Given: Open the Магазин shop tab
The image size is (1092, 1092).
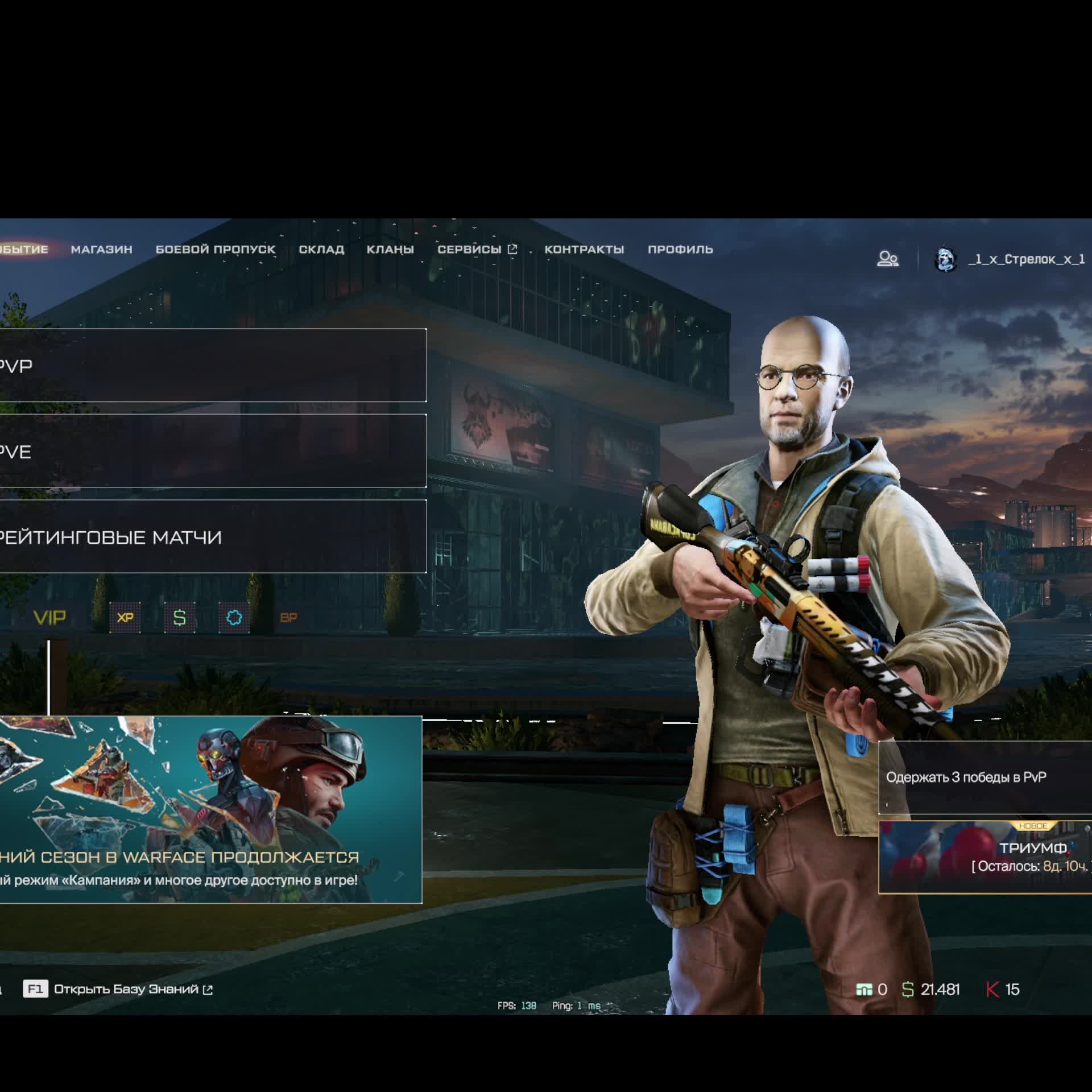Looking at the screenshot, I should [x=101, y=249].
